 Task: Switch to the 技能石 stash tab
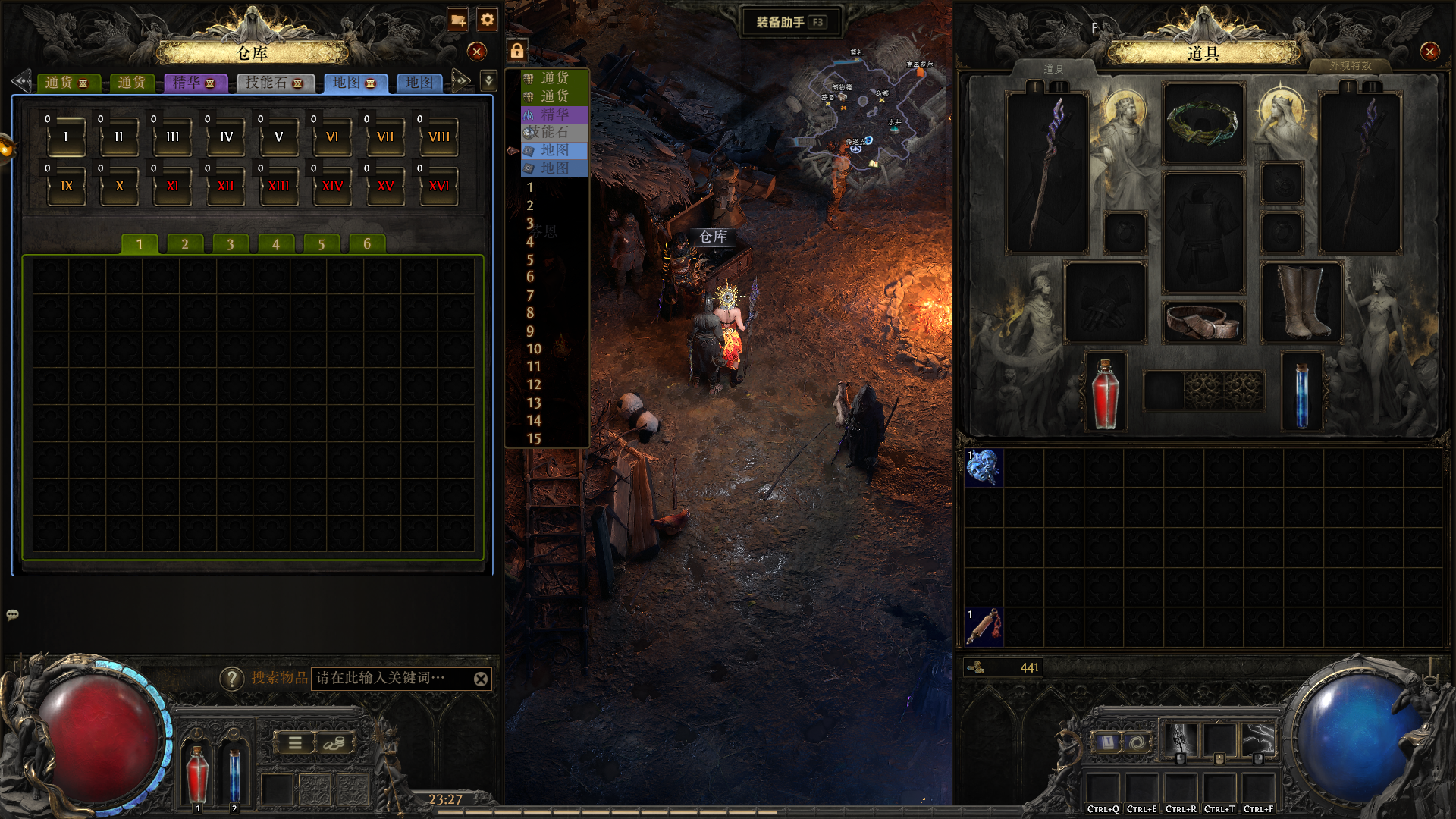pyautogui.click(x=275, y=83)
